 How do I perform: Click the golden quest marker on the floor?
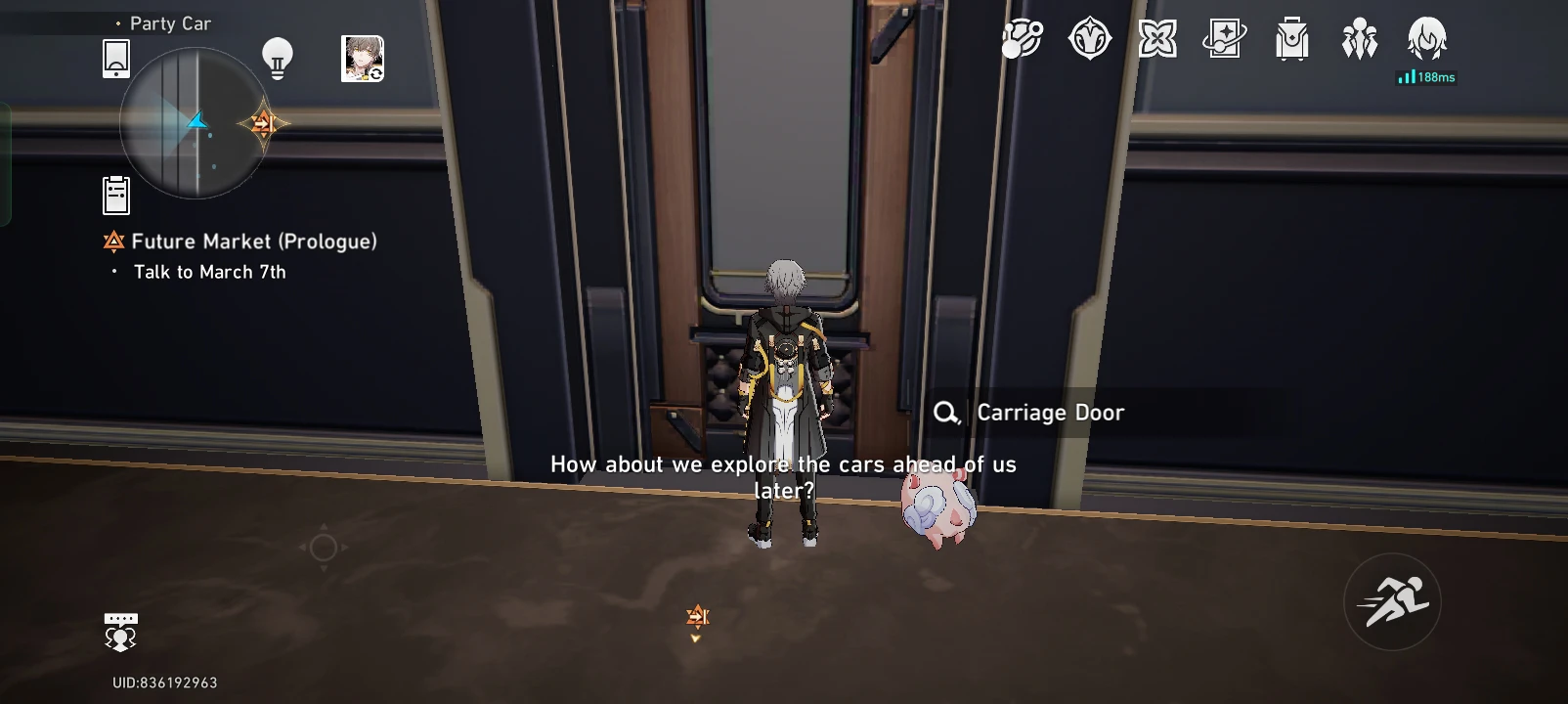point(698,616)
